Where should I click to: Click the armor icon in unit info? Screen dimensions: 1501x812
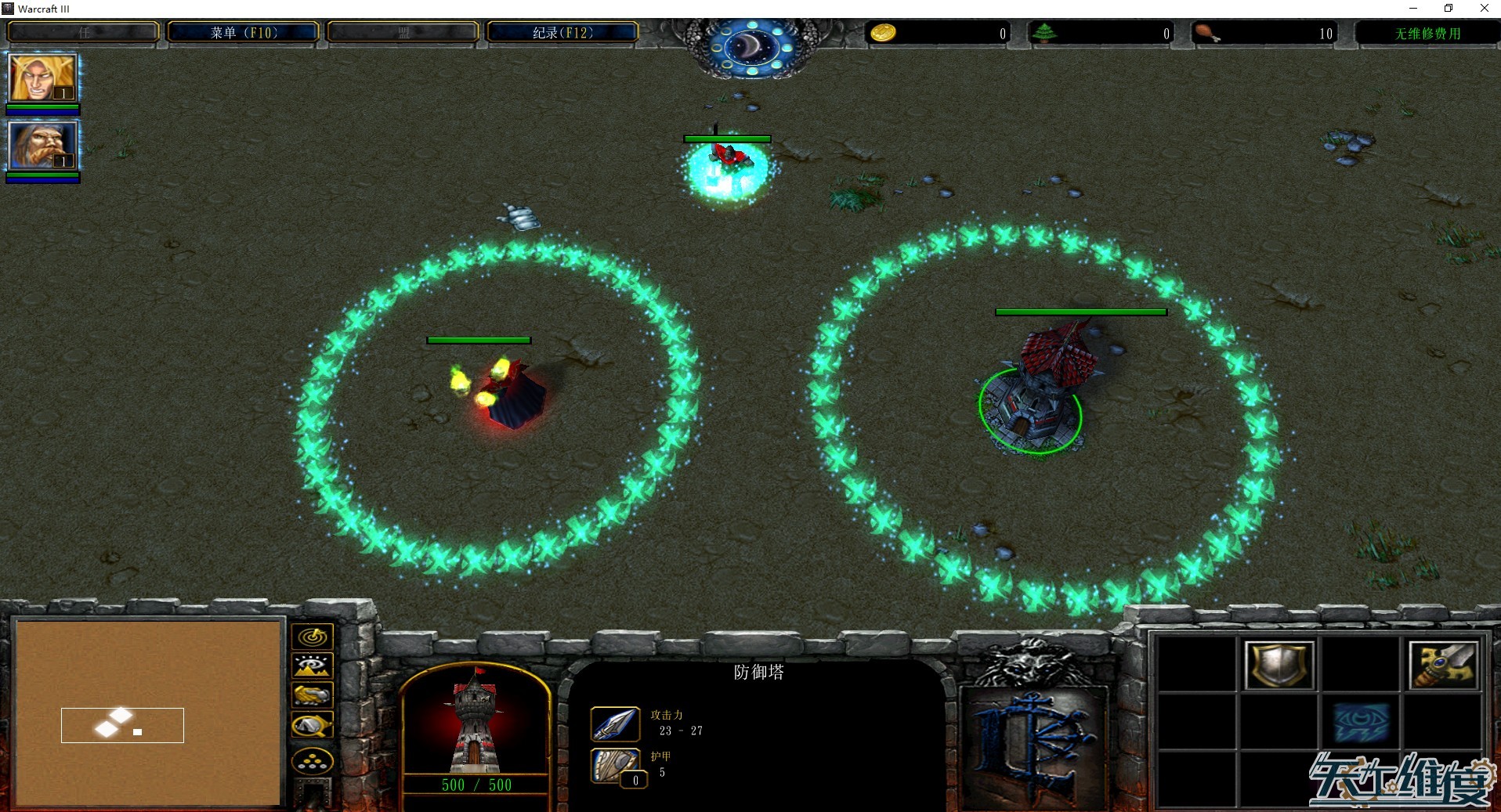coord(615,766)
